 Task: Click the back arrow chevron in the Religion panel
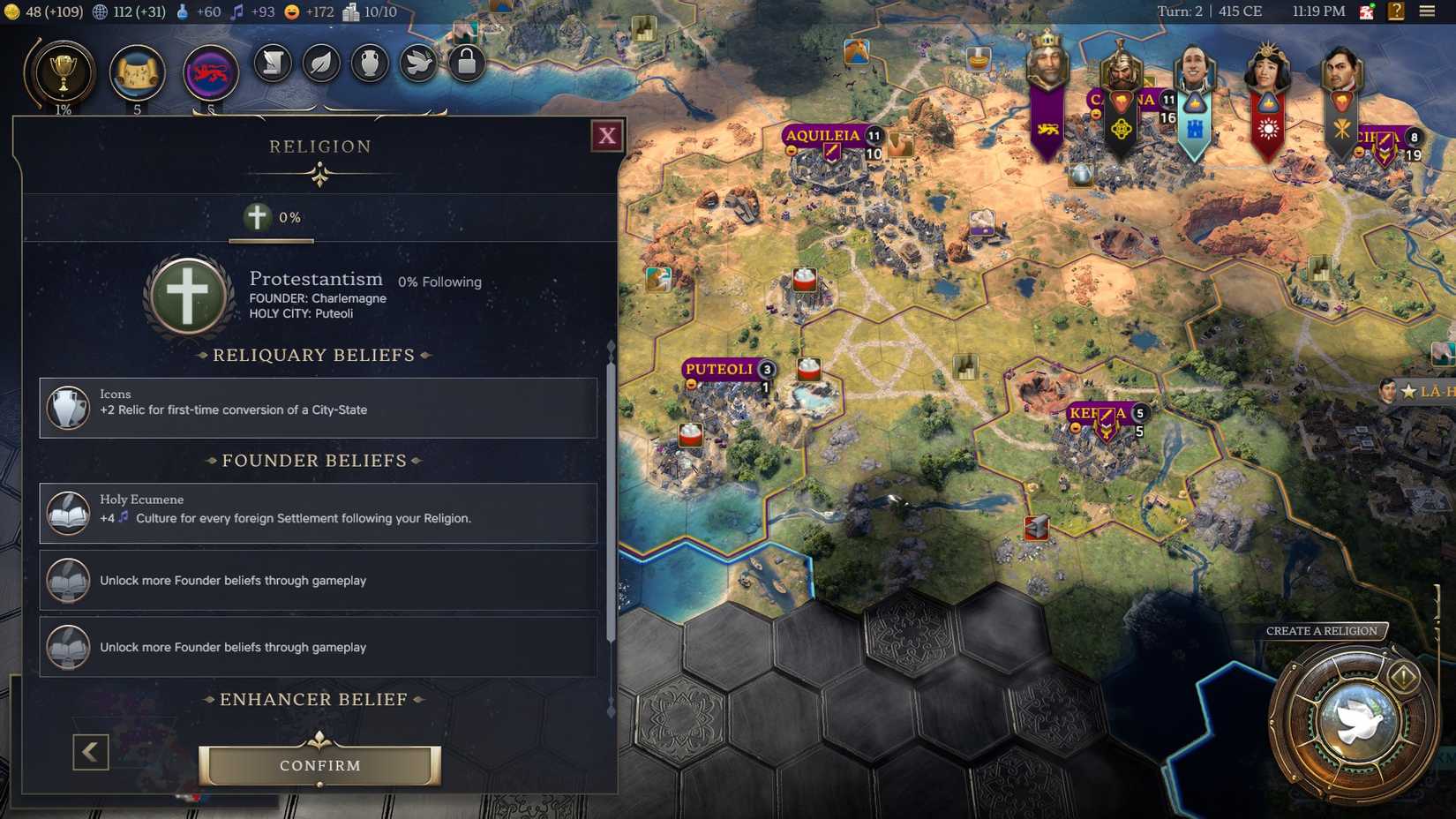[89, 753]
